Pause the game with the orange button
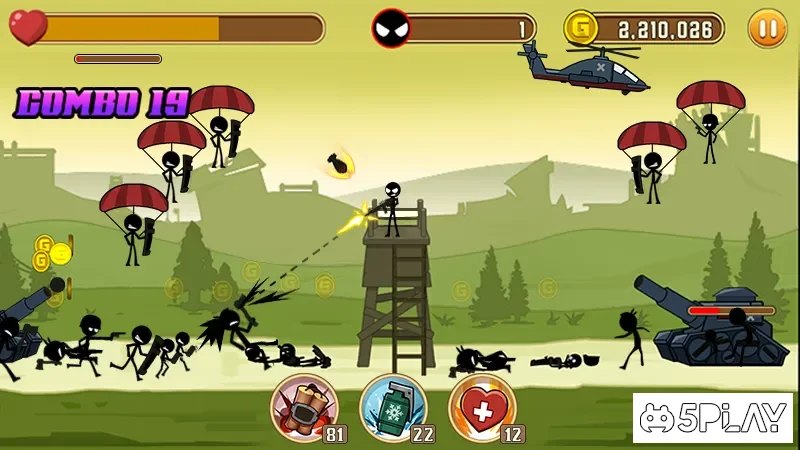This screenshot has height=450, width=800. 767,28
